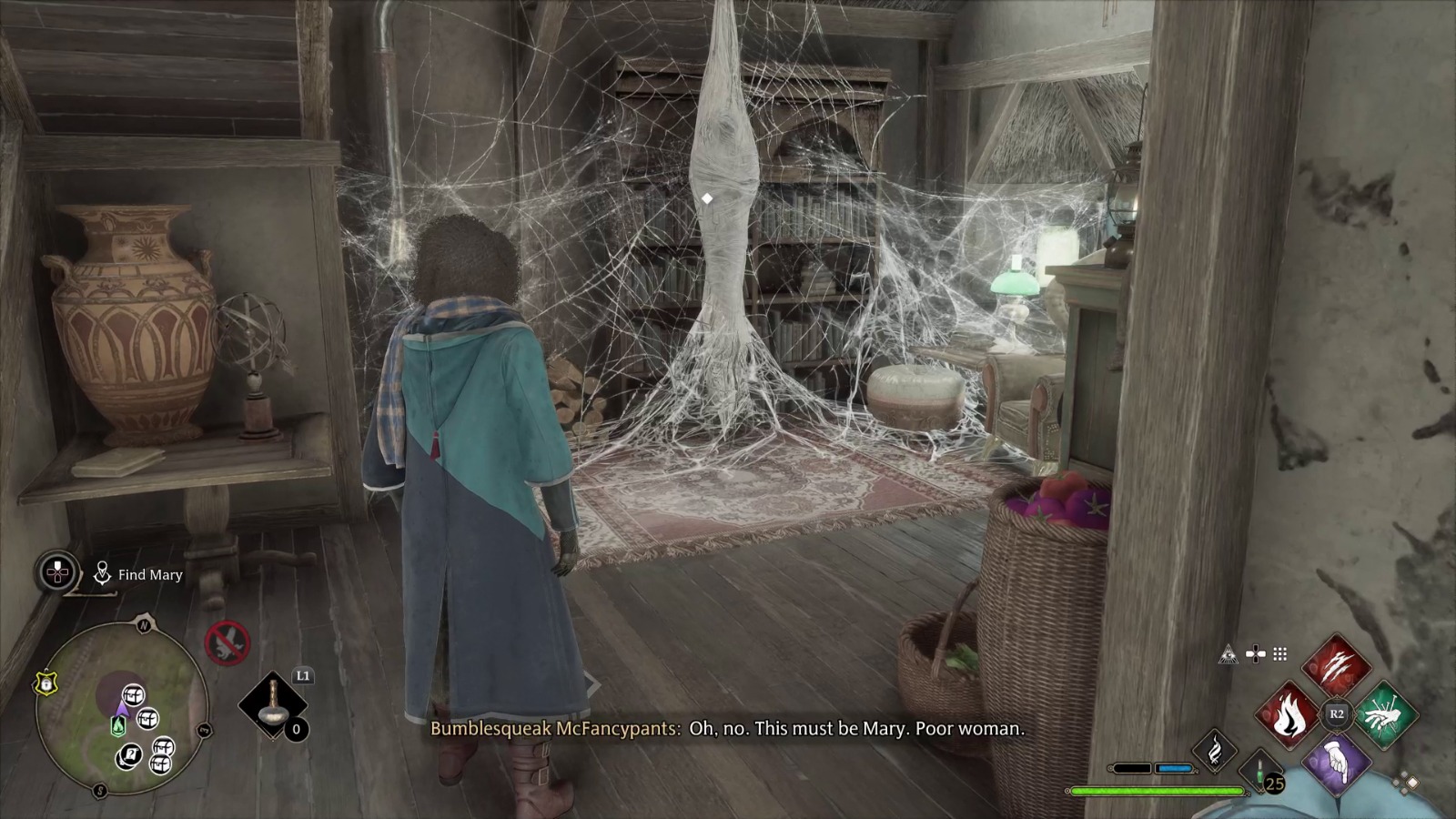
Task: Select the purple Descendo spell icon
Action: tap(1339, 764)
